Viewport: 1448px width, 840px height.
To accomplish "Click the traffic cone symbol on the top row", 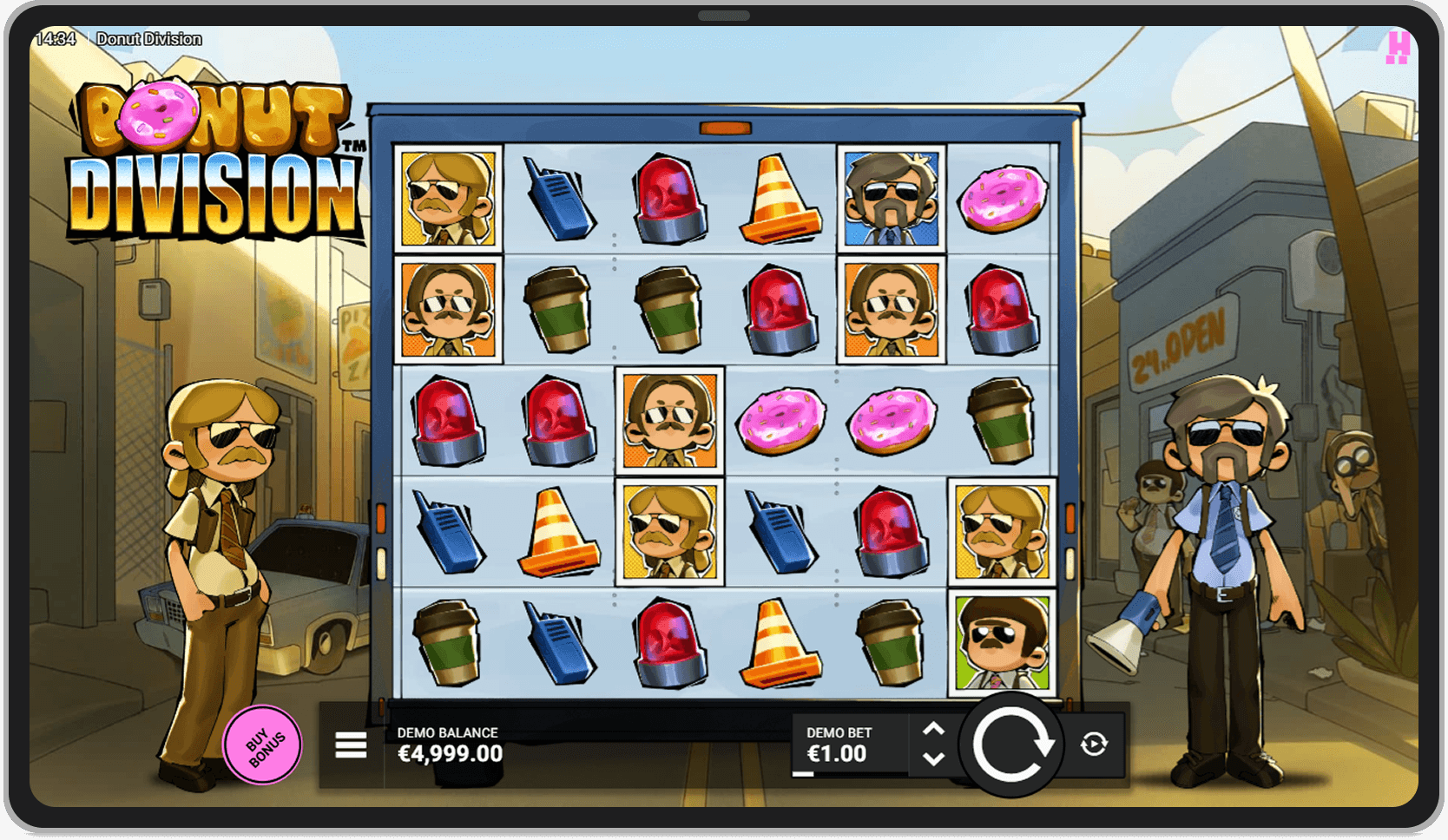I will 778,200.
